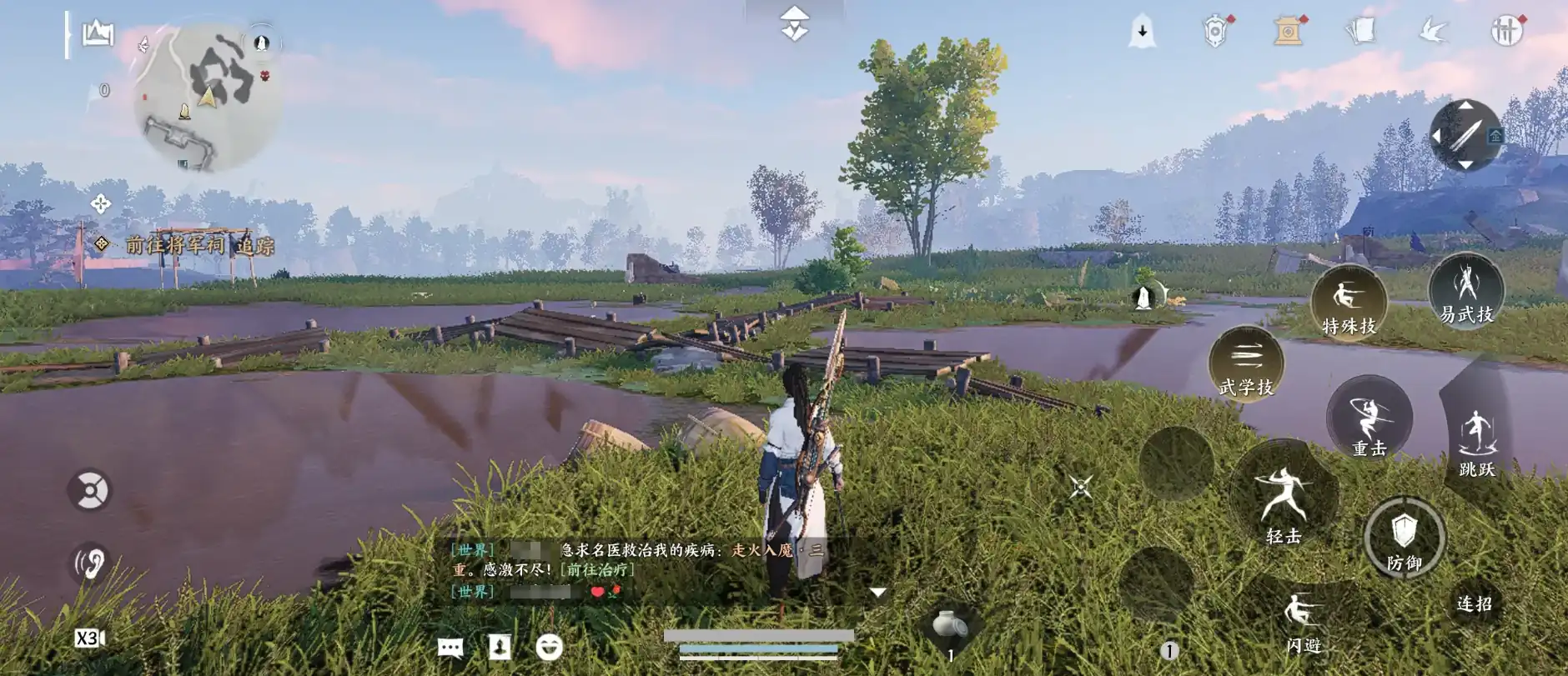Tap the 追踪 tracking button for the quest
The width and height of the screenshot is (1568, 676).
coord(255,245)
